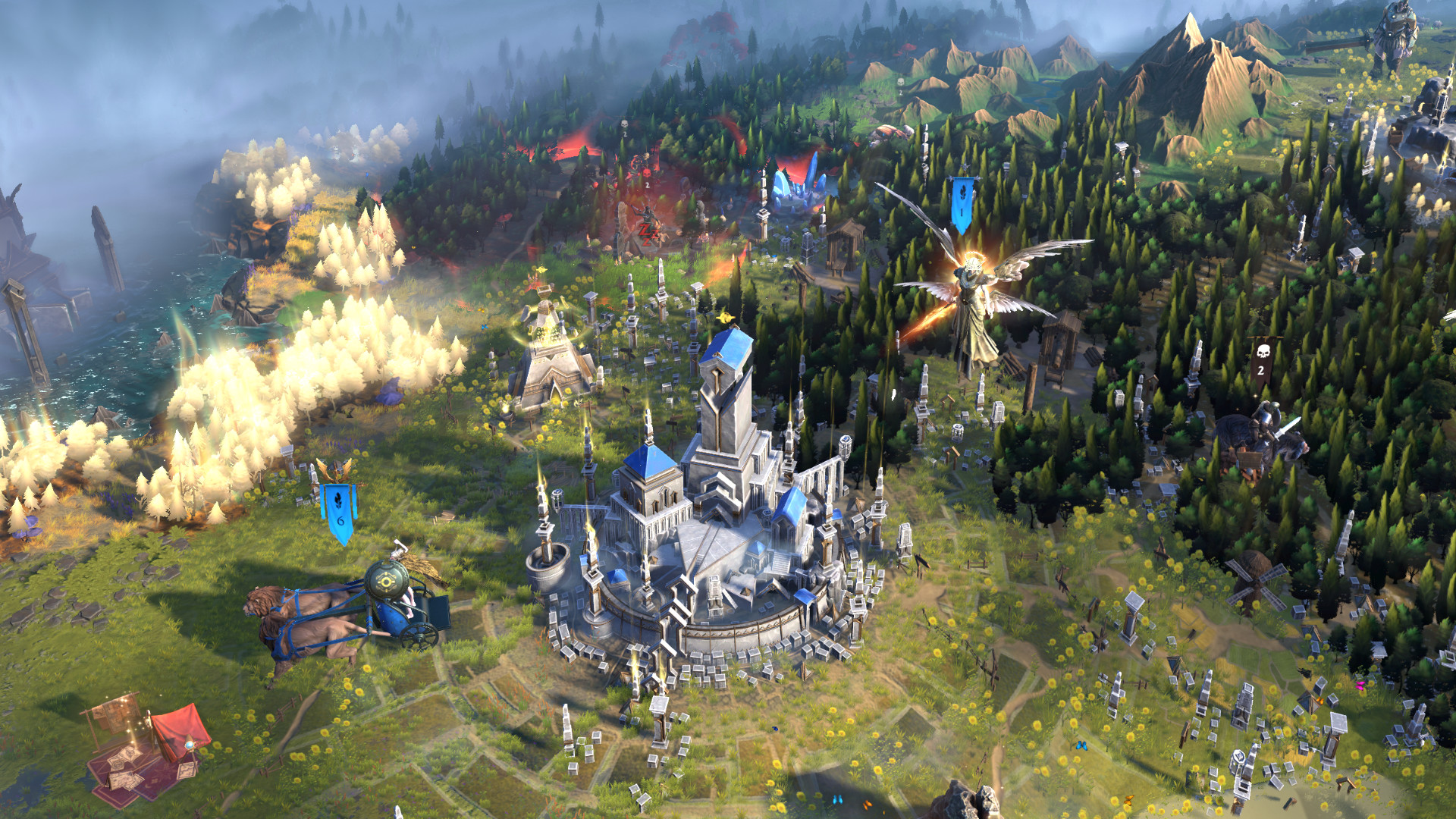The height and width of the screenshot is (819, 1456).
Task: Click the dark skull banner numbered 2
Action: tap(1261, 361)
